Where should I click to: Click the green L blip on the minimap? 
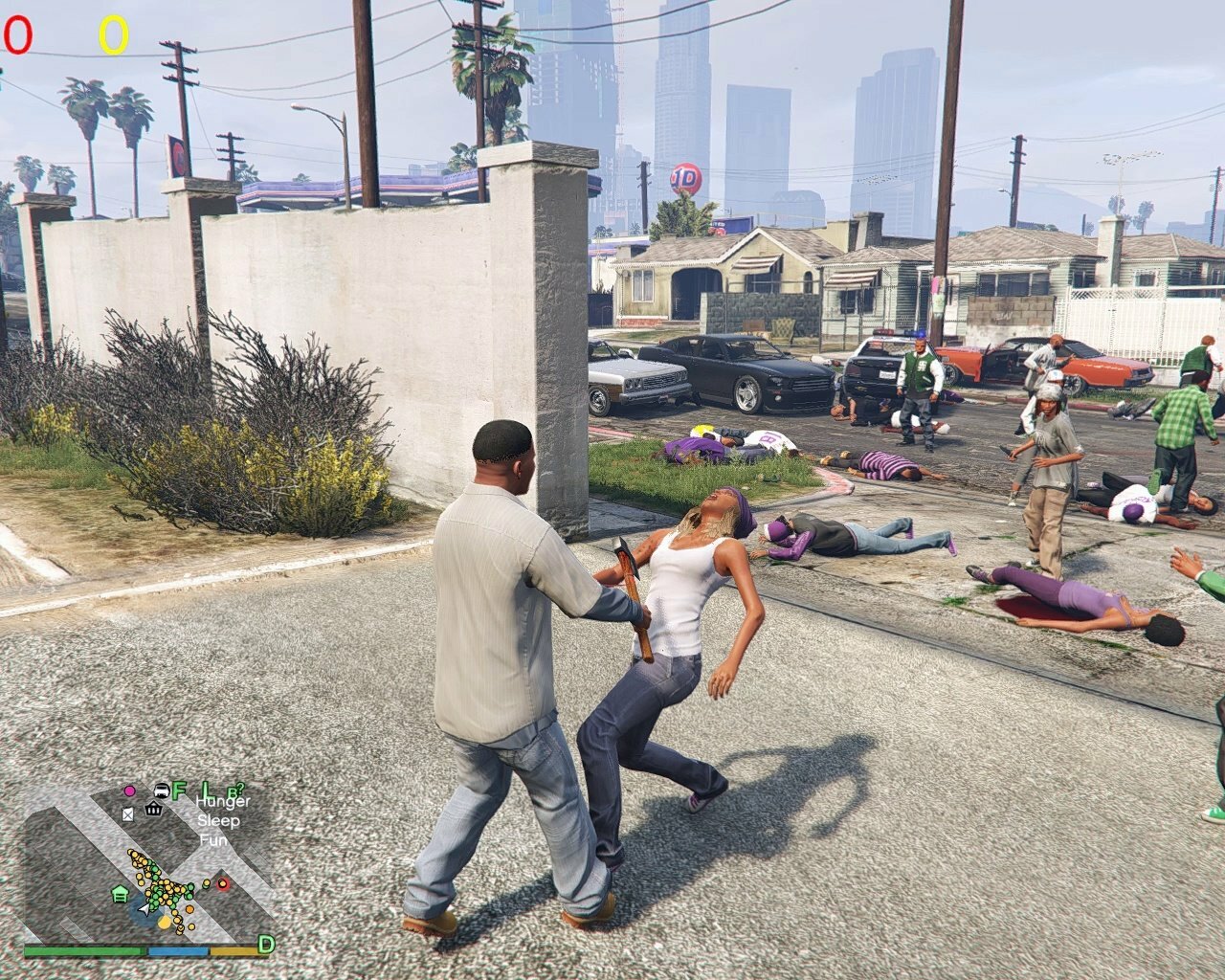point(206,791)
